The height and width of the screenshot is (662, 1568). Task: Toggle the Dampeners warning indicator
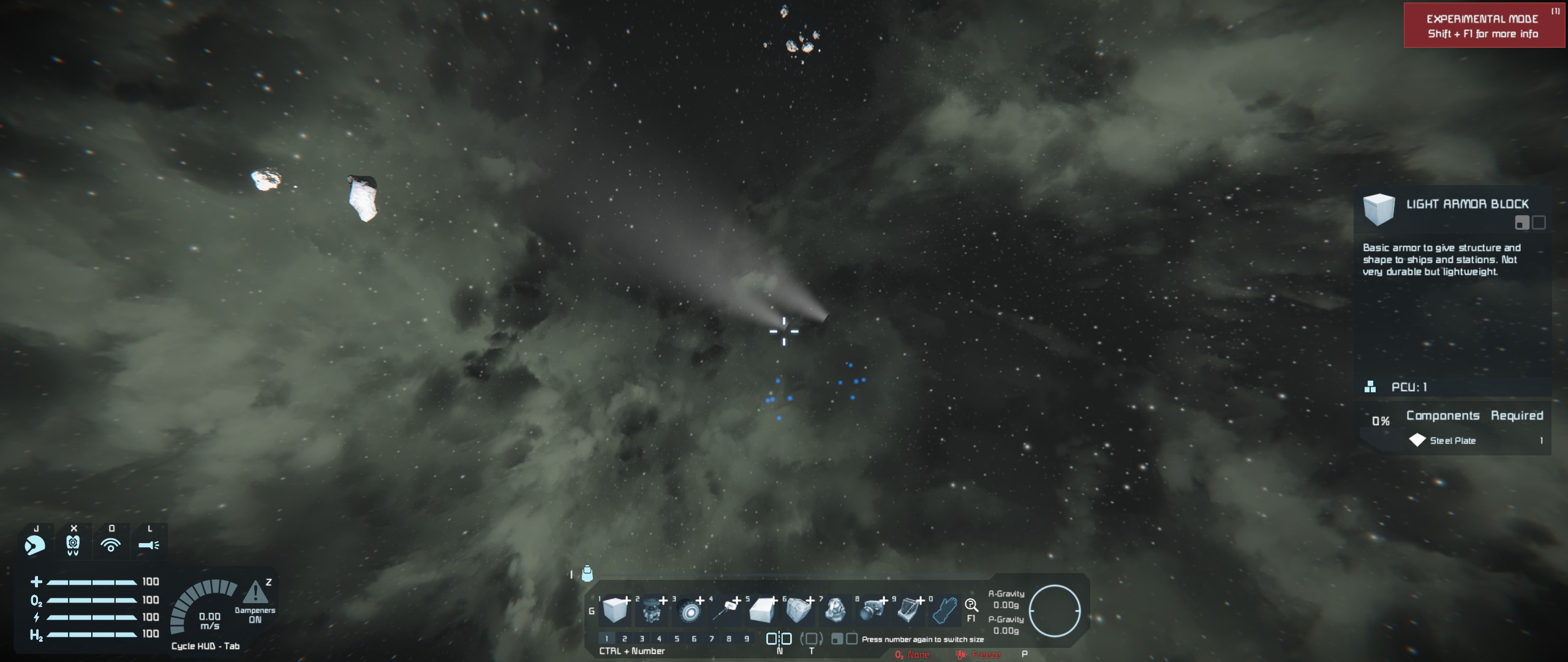tap(255, 593)
